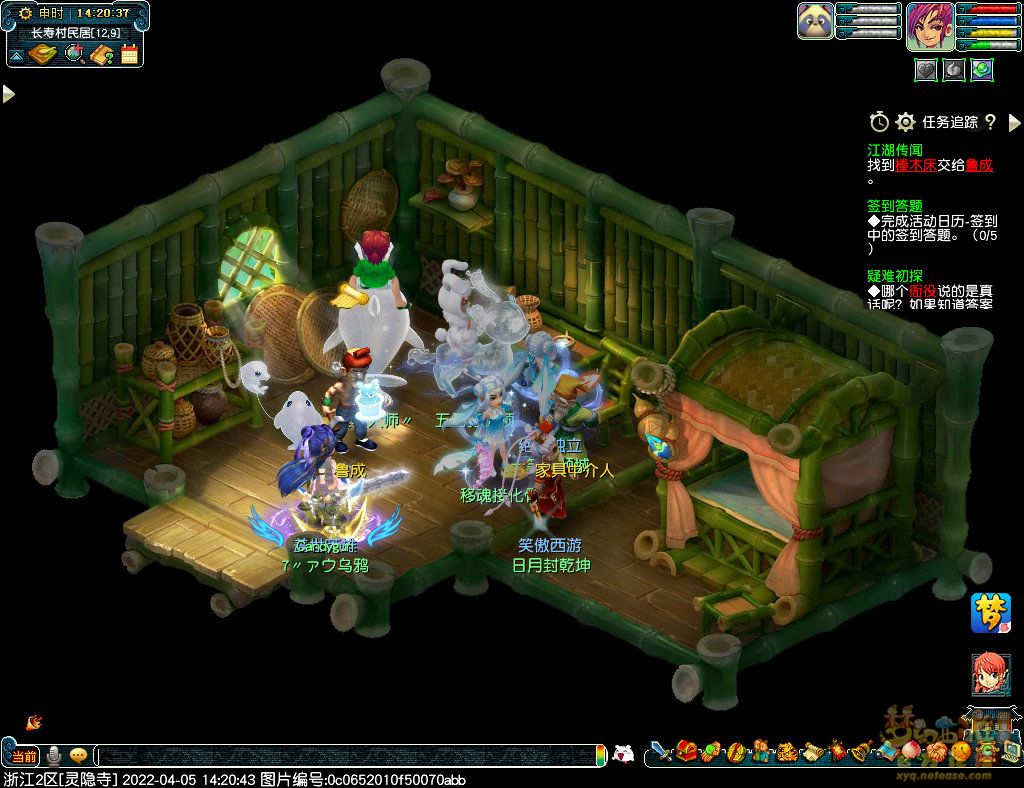
Task: Click the panda pet portrait
Action: (x=815, y=21)
